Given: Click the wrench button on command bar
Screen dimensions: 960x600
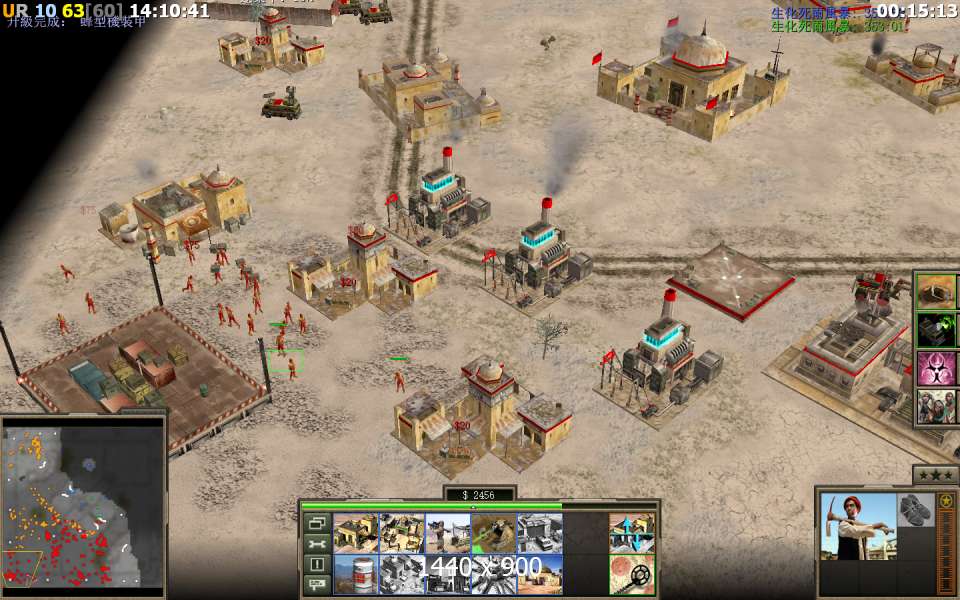Looking at the screenshot, I should click(x=318, y=544).
